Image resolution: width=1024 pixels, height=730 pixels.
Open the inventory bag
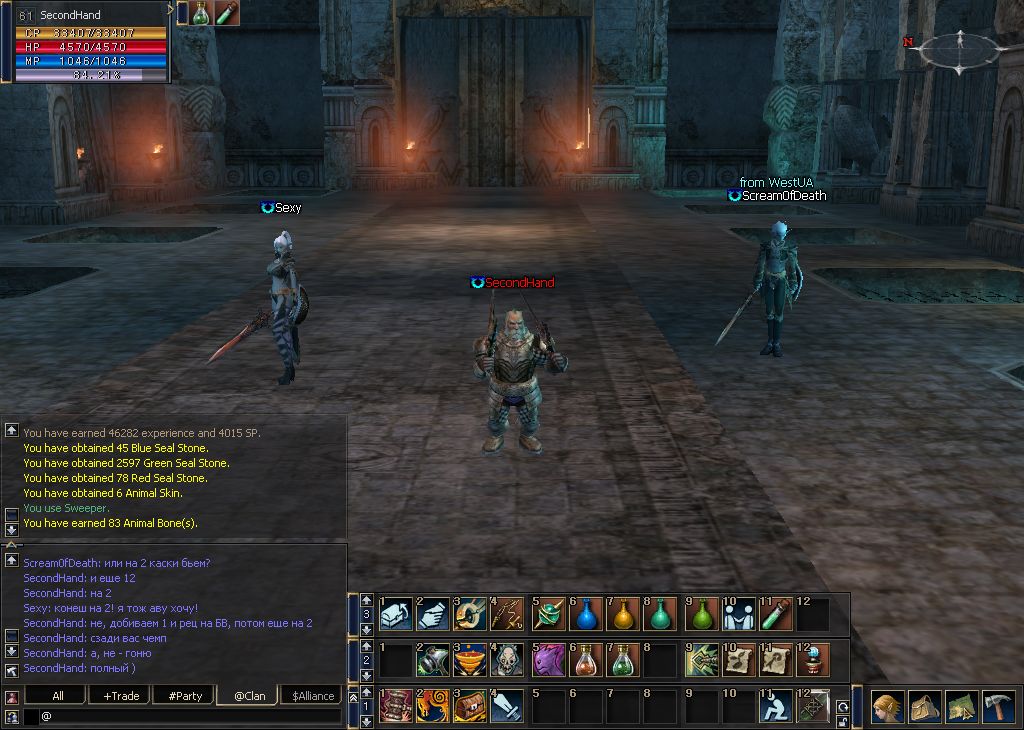923,706
